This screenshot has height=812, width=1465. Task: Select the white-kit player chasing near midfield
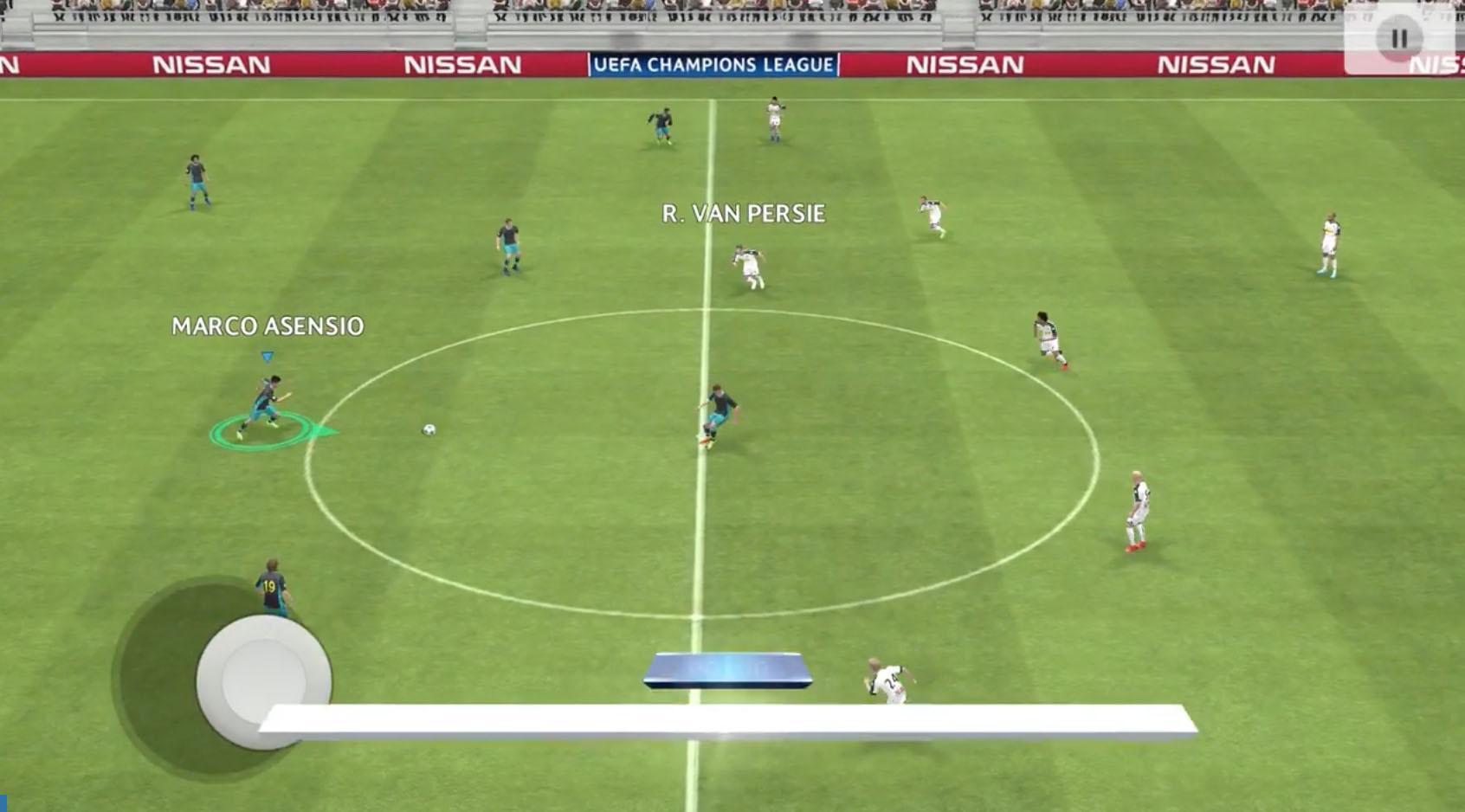(x=749, y=264)
